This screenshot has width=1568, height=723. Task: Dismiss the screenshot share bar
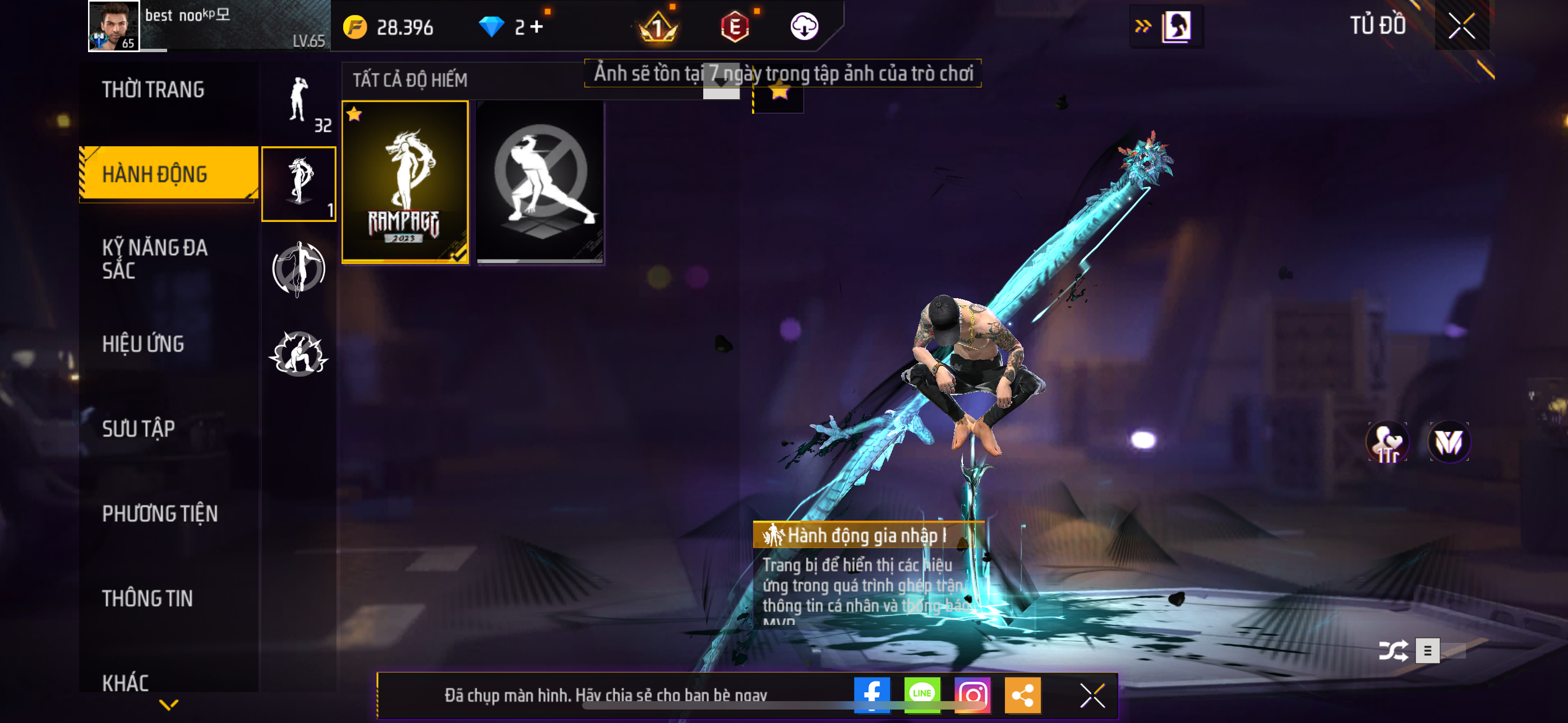pyautogui.click(x=1092, y=695)
